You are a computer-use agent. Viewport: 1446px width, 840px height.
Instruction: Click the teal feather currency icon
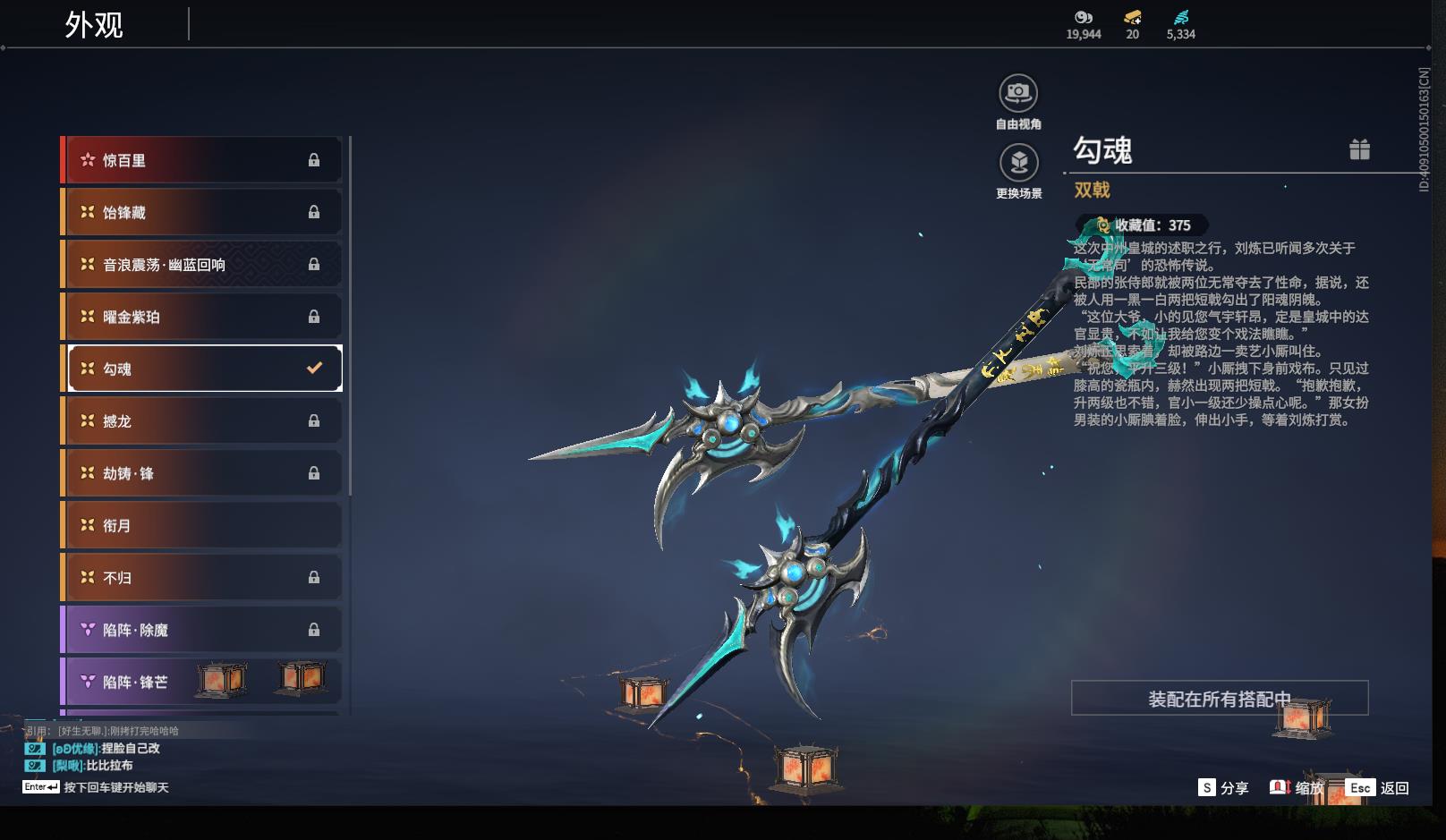pyautogui.click(x=1180, y=18)
